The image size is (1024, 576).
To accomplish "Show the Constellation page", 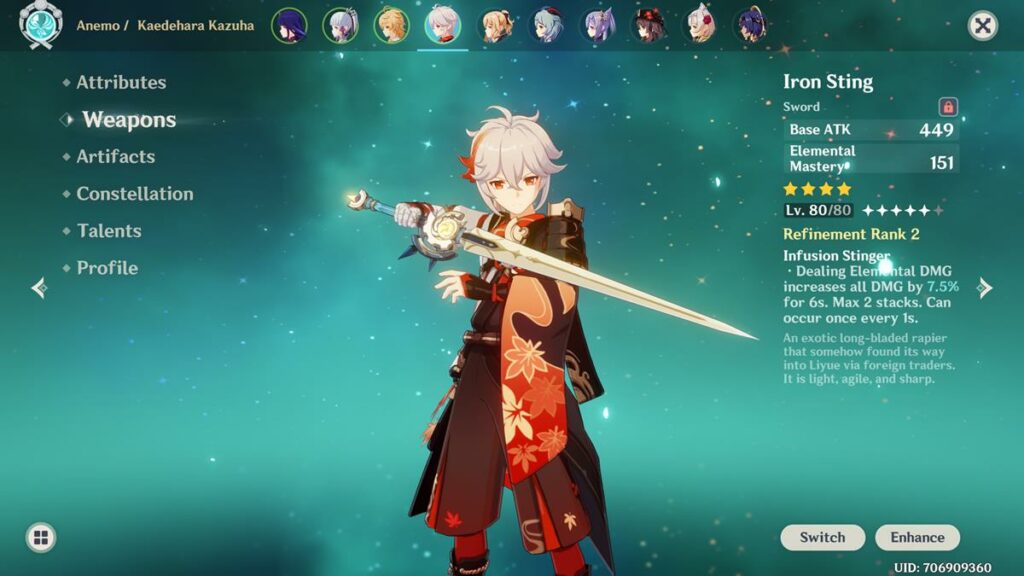I will click(x=135, y=194).
